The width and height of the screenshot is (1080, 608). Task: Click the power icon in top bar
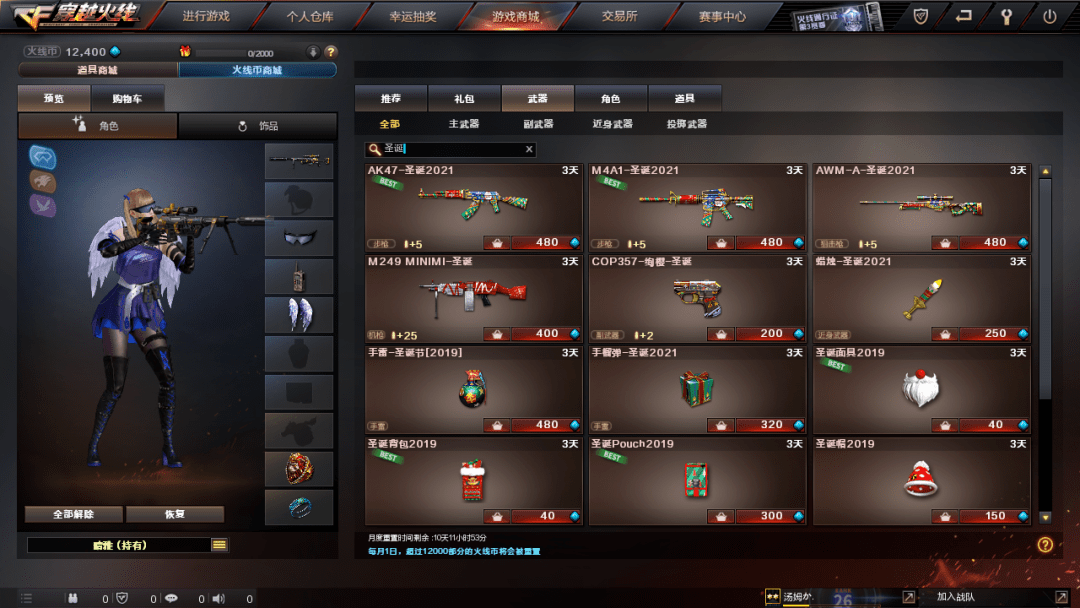[1049, 16]
